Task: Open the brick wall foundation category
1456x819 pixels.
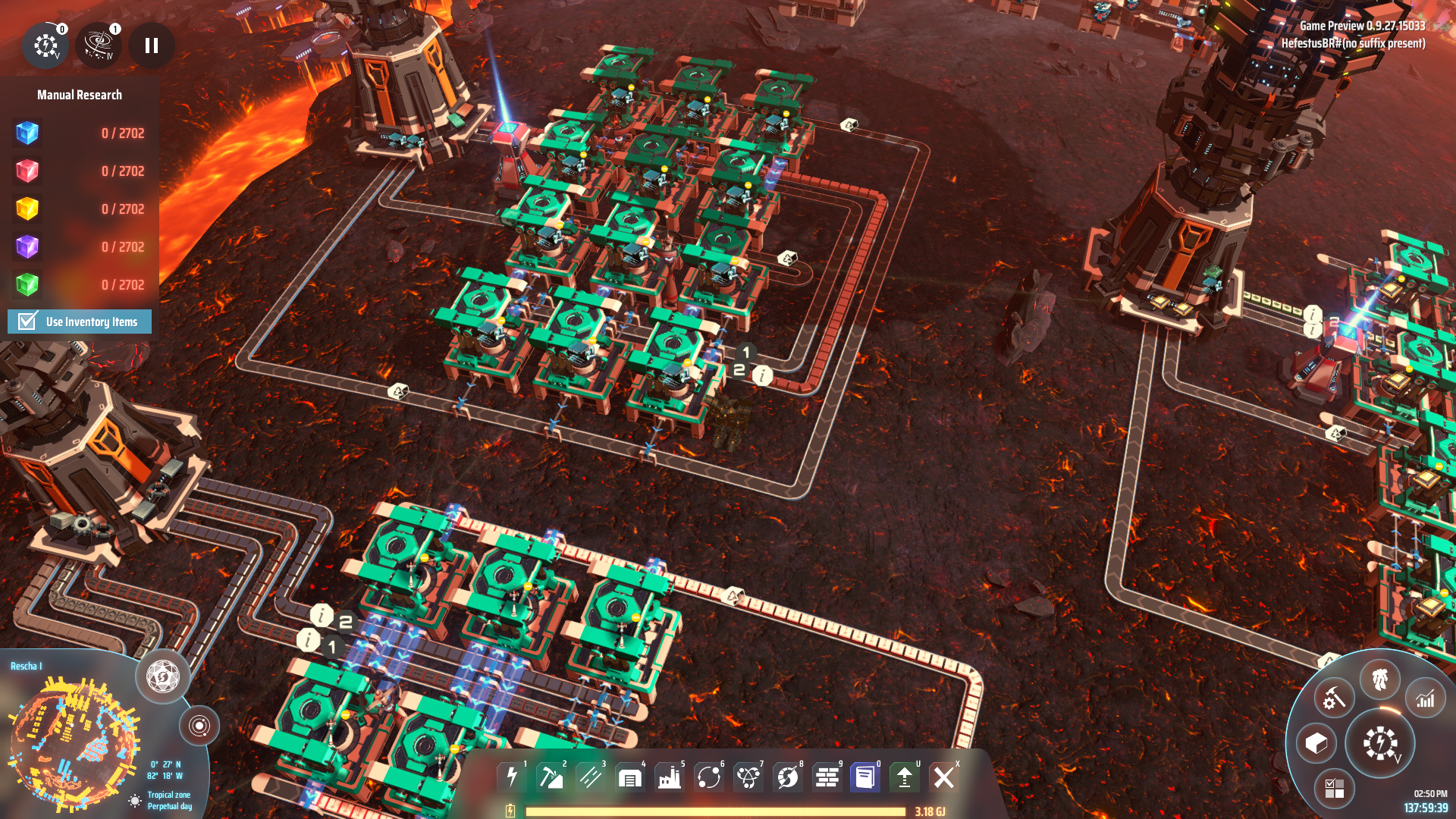Action: click(x=827, y=777)
